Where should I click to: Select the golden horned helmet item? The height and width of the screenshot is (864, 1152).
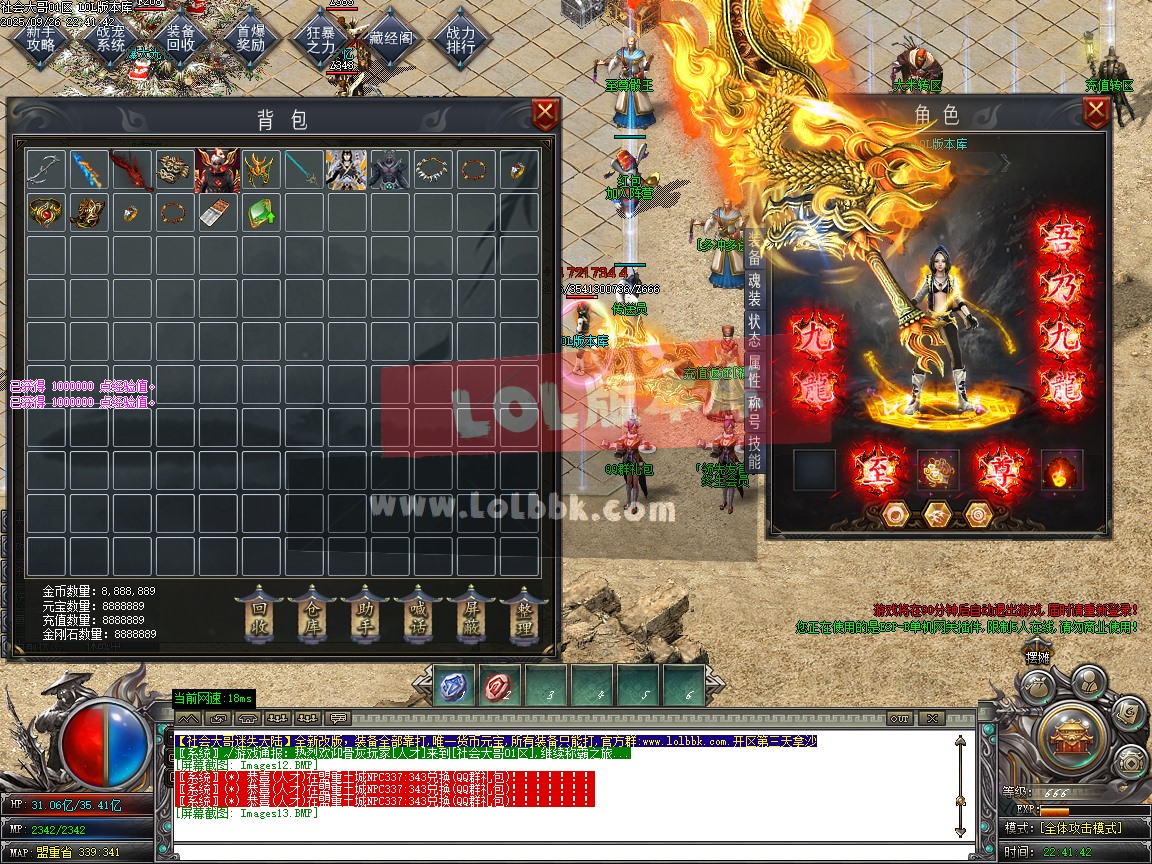pyautogui.click(x=260, y=171)
